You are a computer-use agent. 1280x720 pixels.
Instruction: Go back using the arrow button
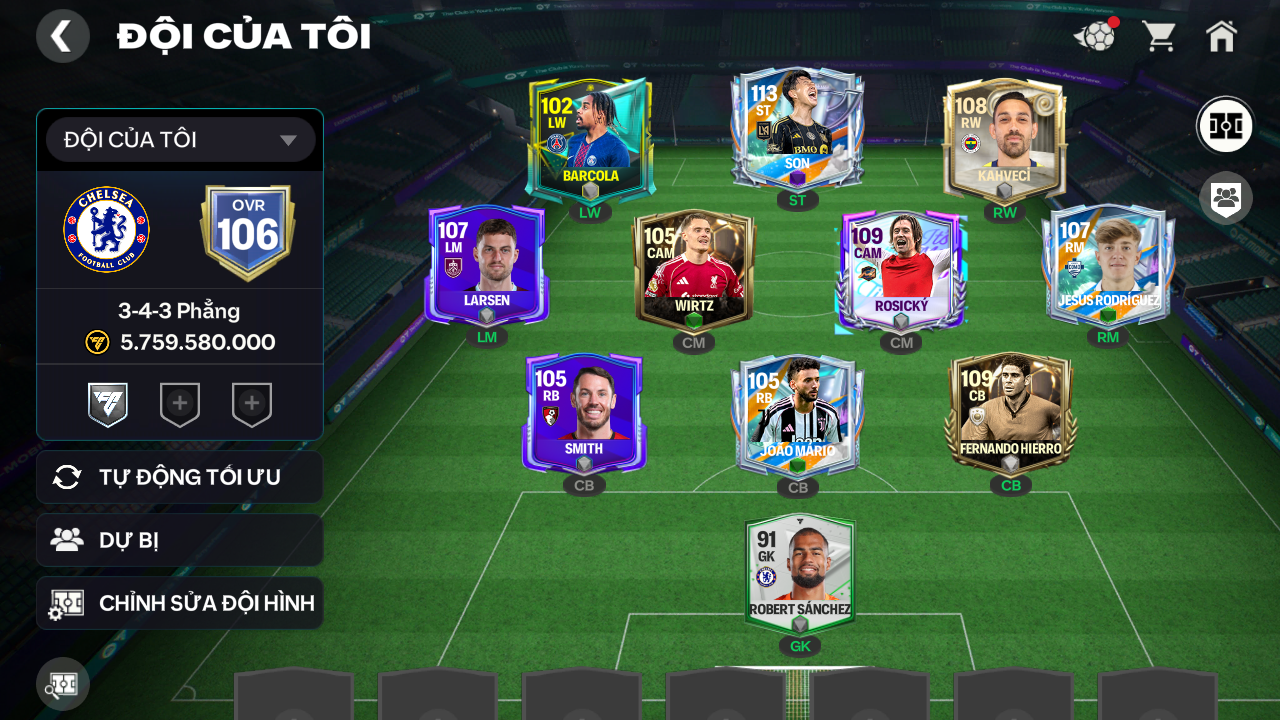pyautogui.click(x=62, y=36)
